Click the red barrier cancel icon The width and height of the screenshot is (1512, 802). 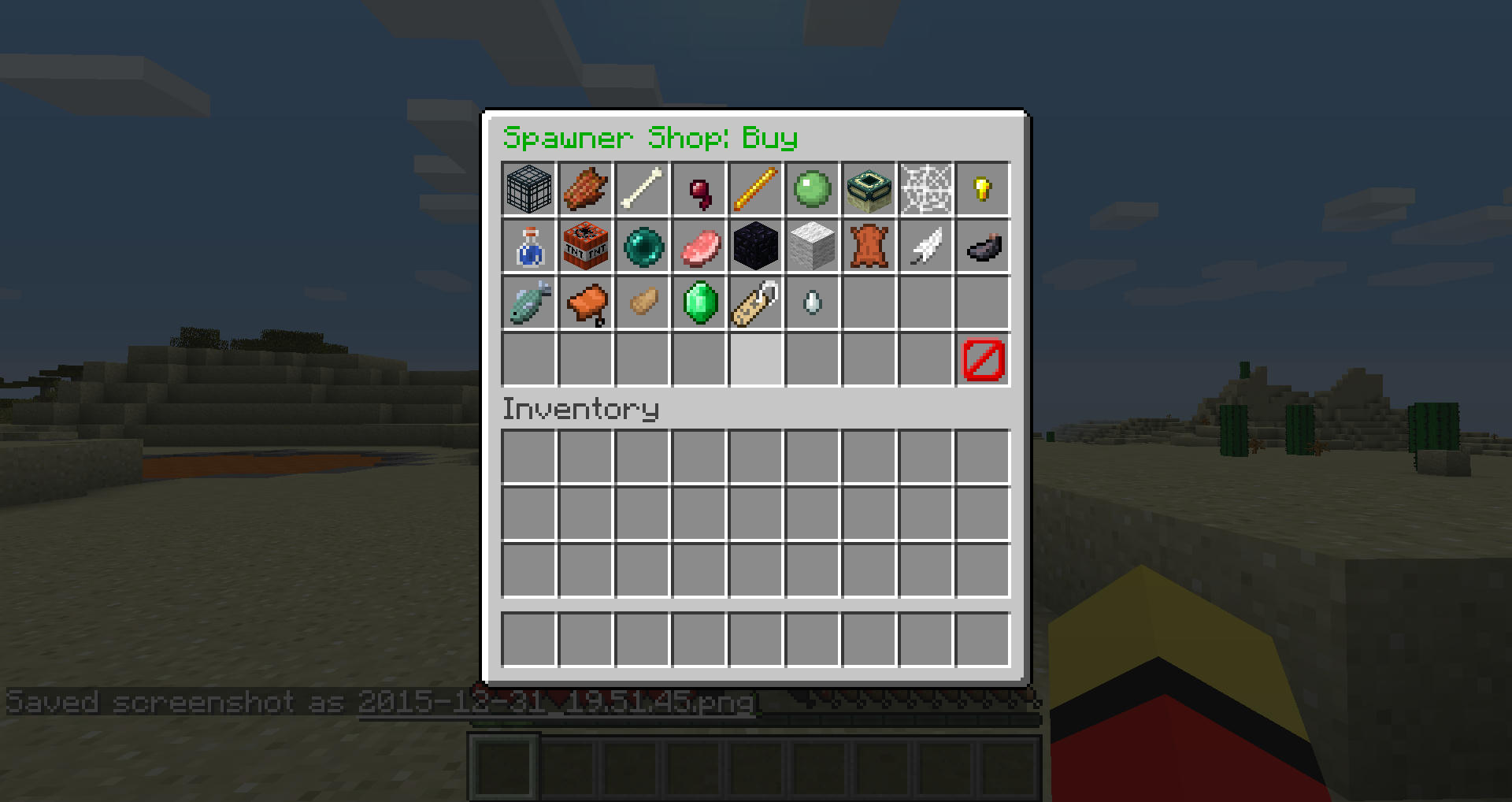click(x=981, y=359)
